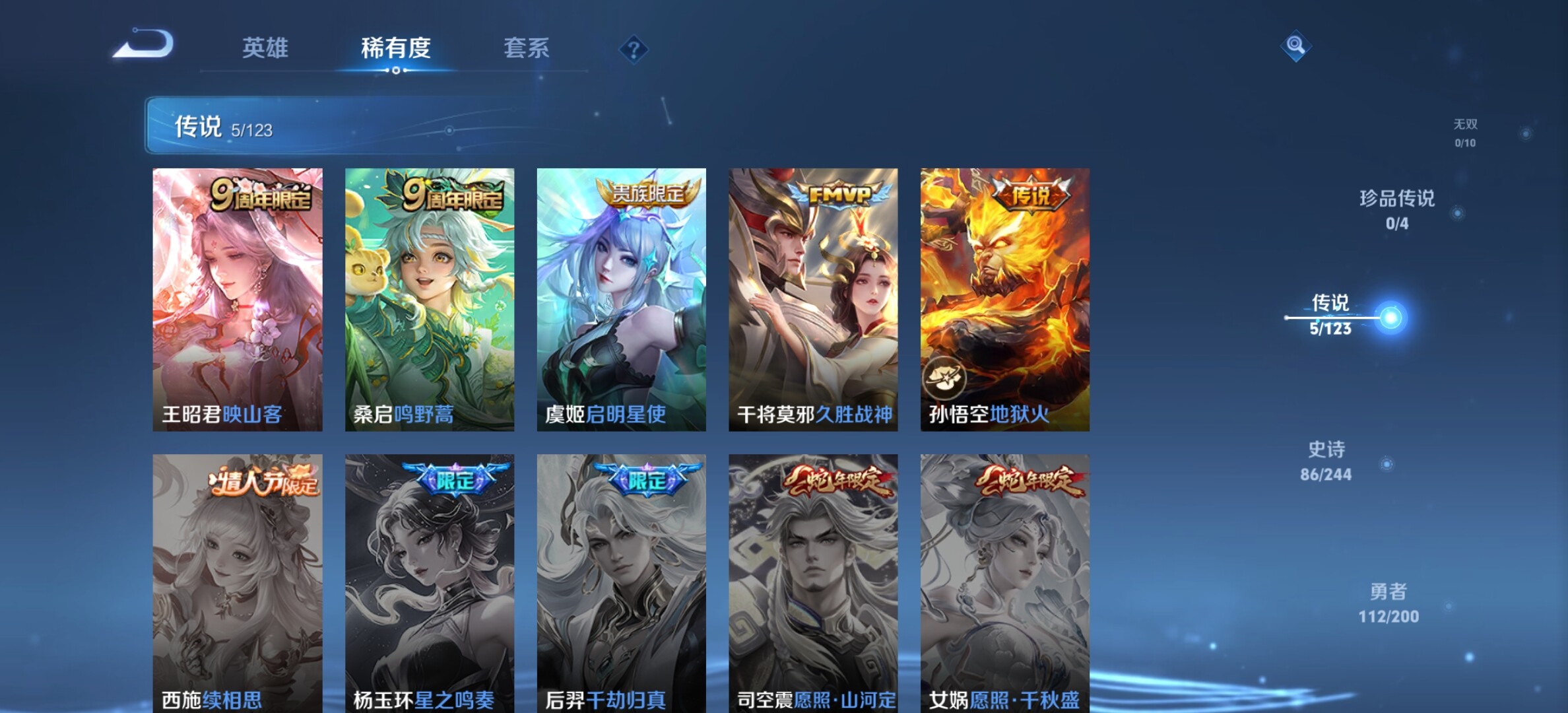The height and width of the screenshot is (713, 1568).
Task: View the 干将莫邪 久胜战神 skin
Action: [813, 299]
